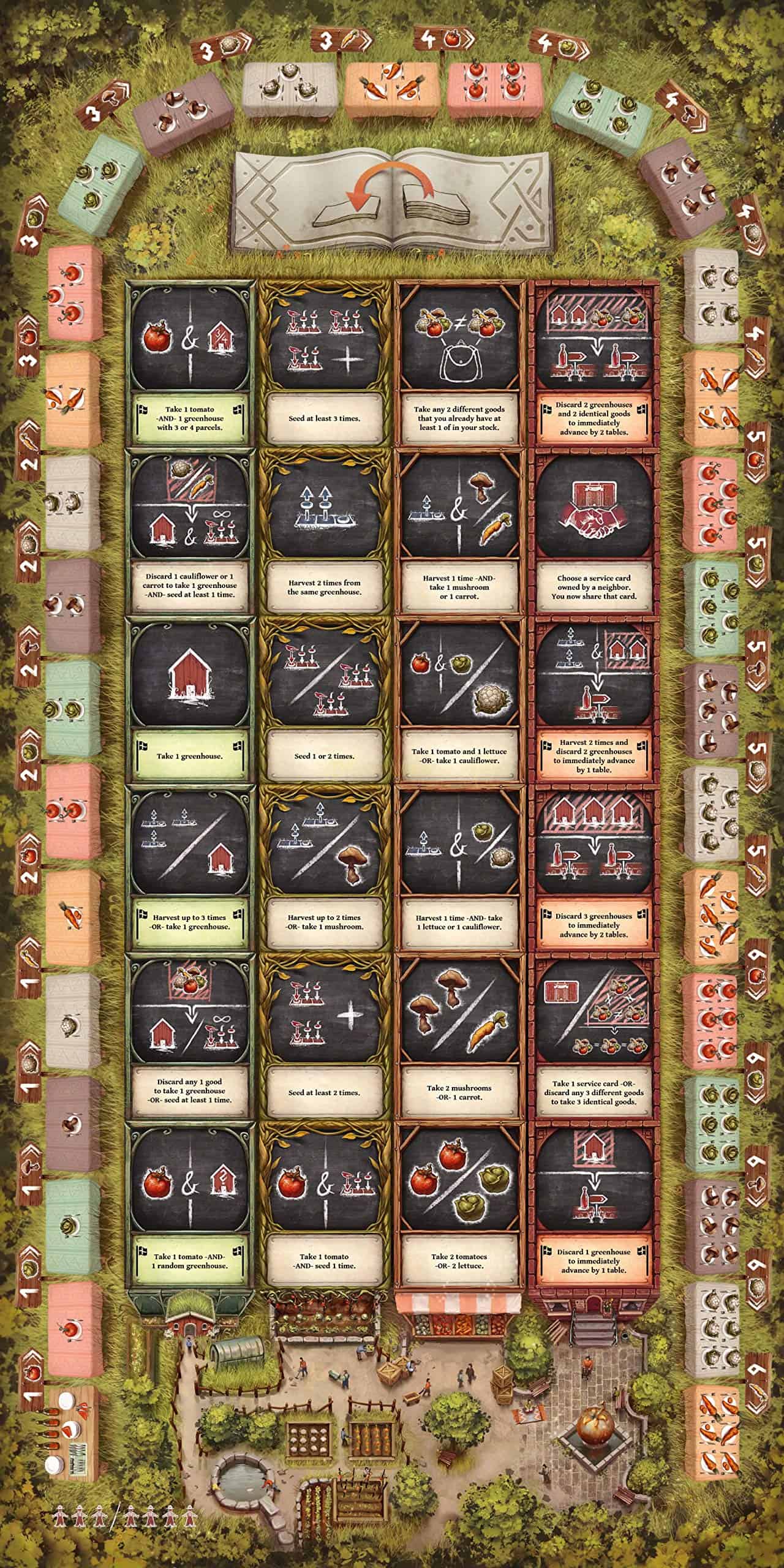Choose the 'Share a neighbor's service card' tile
This screenshot has height=1568, width=784.
pyautogui.click(x=594, y=532)
